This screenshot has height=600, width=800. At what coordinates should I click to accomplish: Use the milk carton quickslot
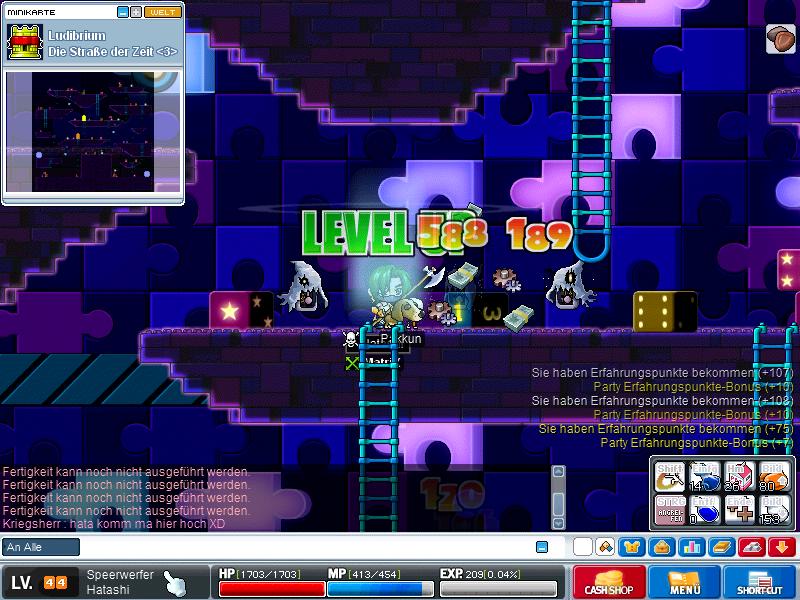(739, 478)
